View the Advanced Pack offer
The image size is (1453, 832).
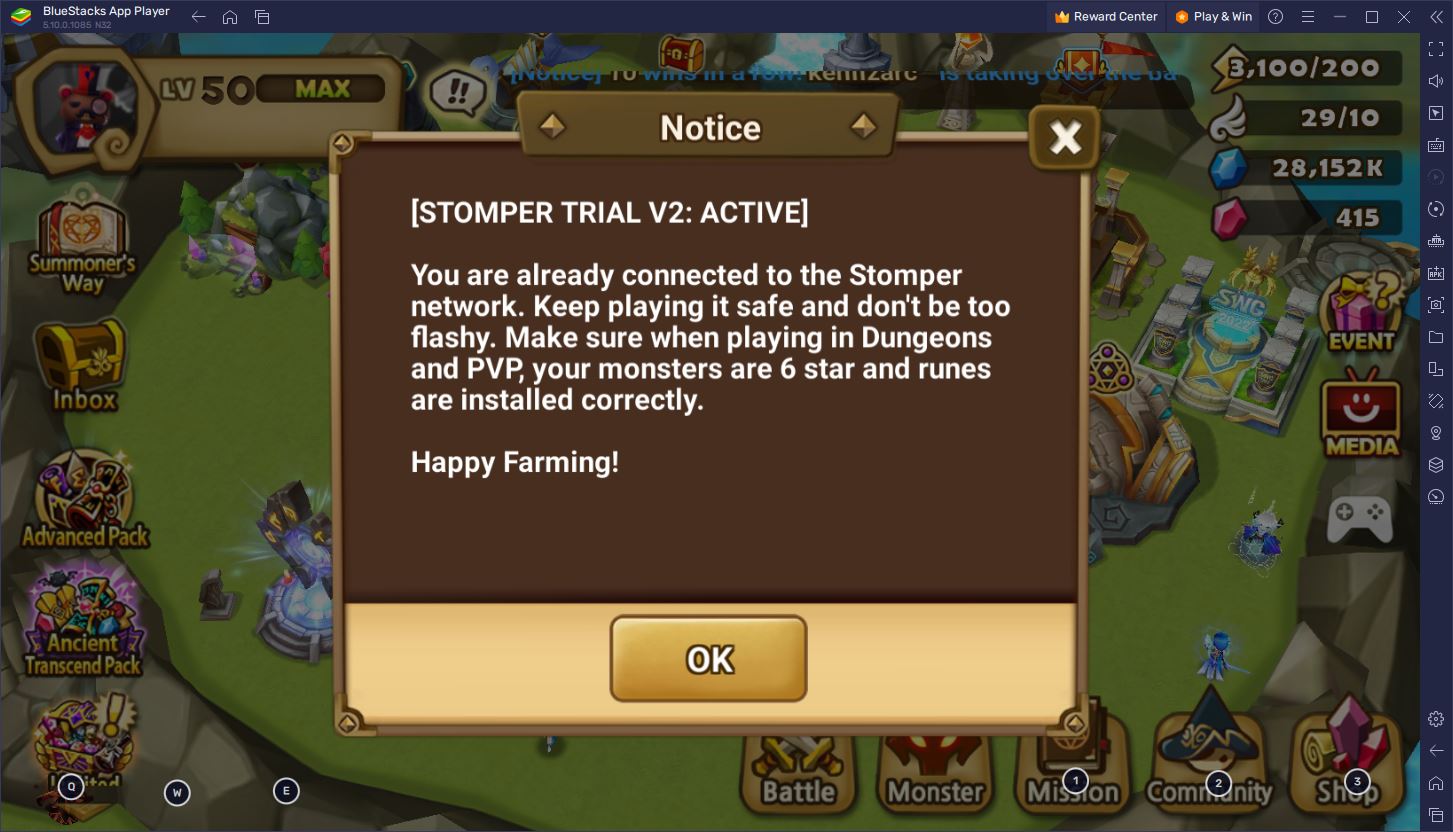pyautogui.click(x=85, y=502)
